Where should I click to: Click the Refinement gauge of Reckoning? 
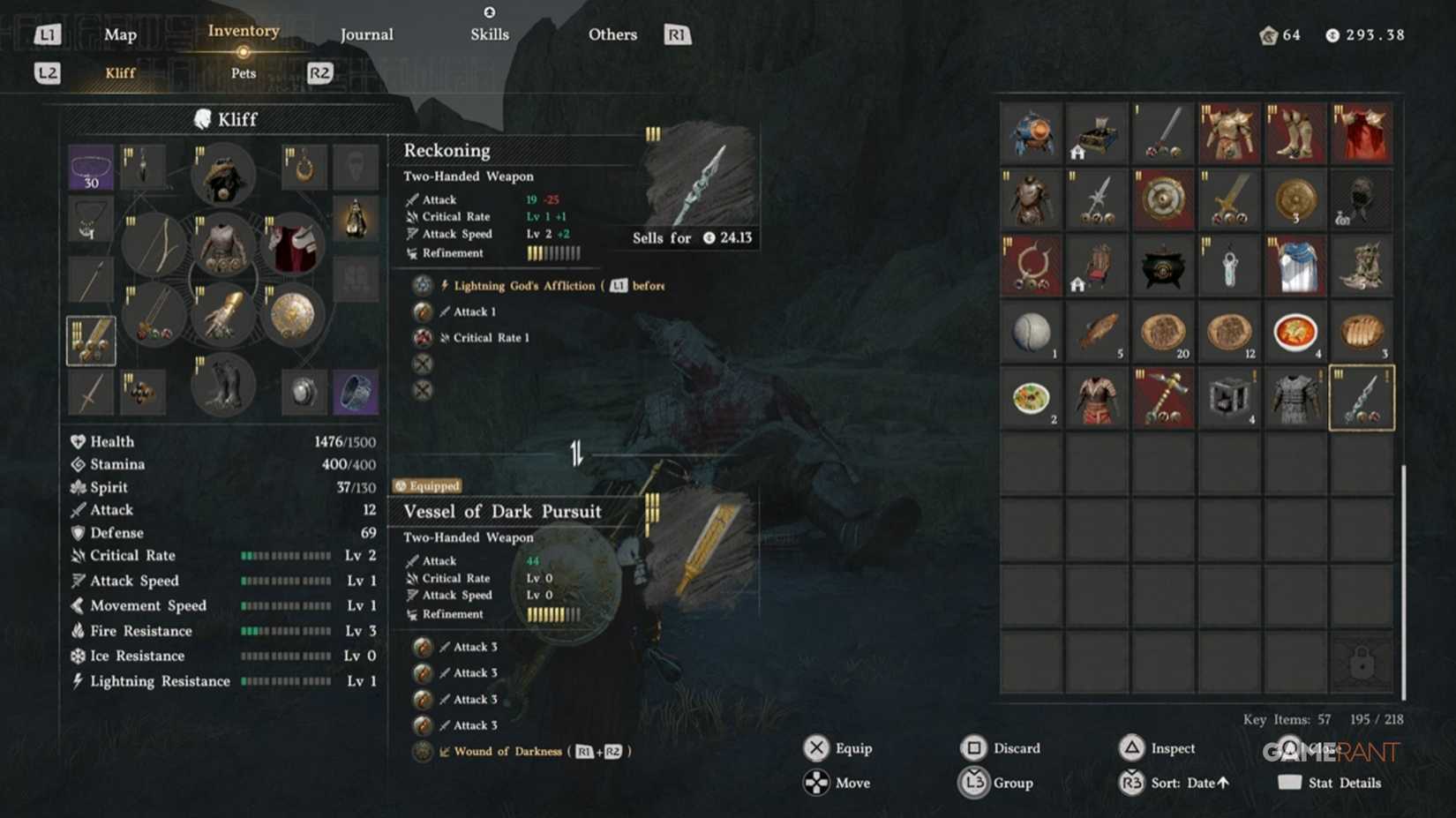553,253
